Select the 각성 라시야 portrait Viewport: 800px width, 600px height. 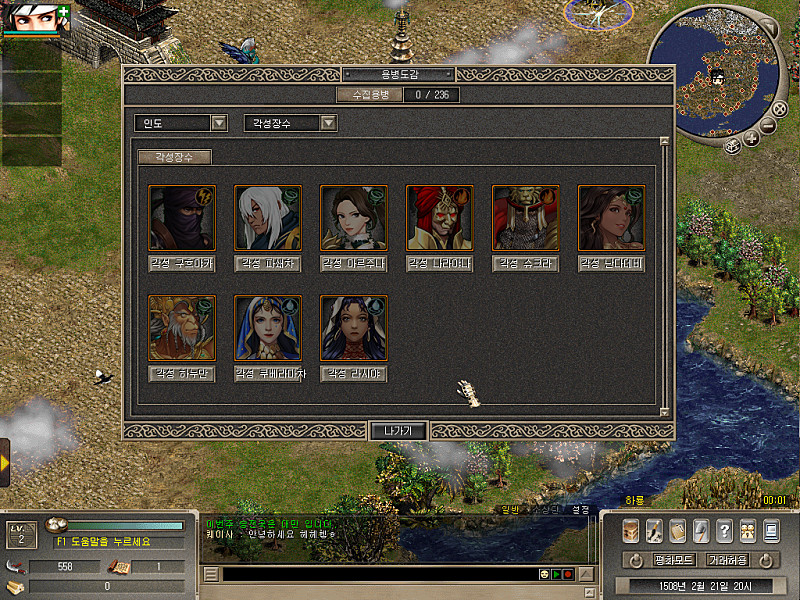[x=354, y=328]
